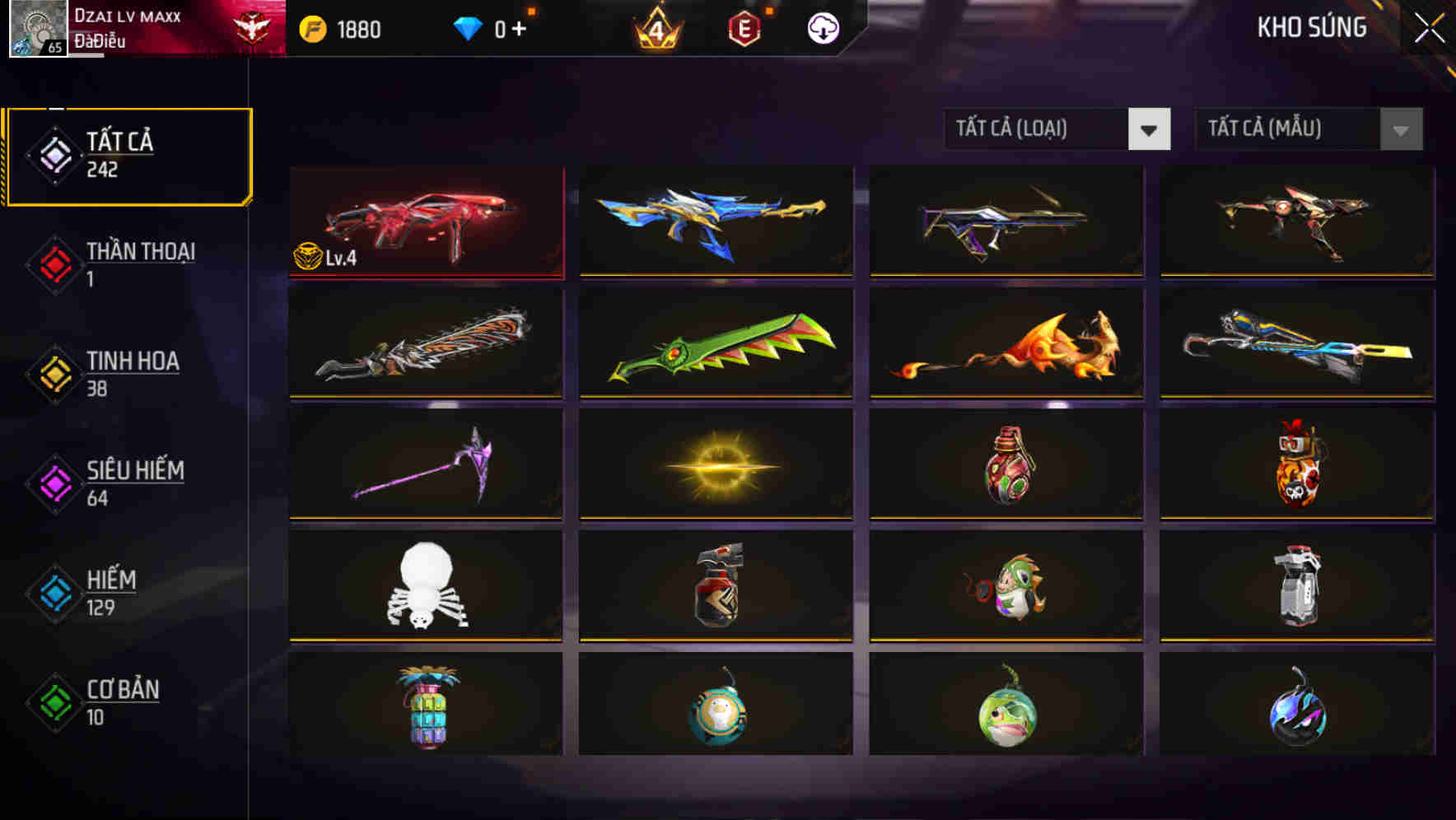Select the green shark sword thumbnail
This screenshot has height=820, width=1456.
click(x=715, y=346)
